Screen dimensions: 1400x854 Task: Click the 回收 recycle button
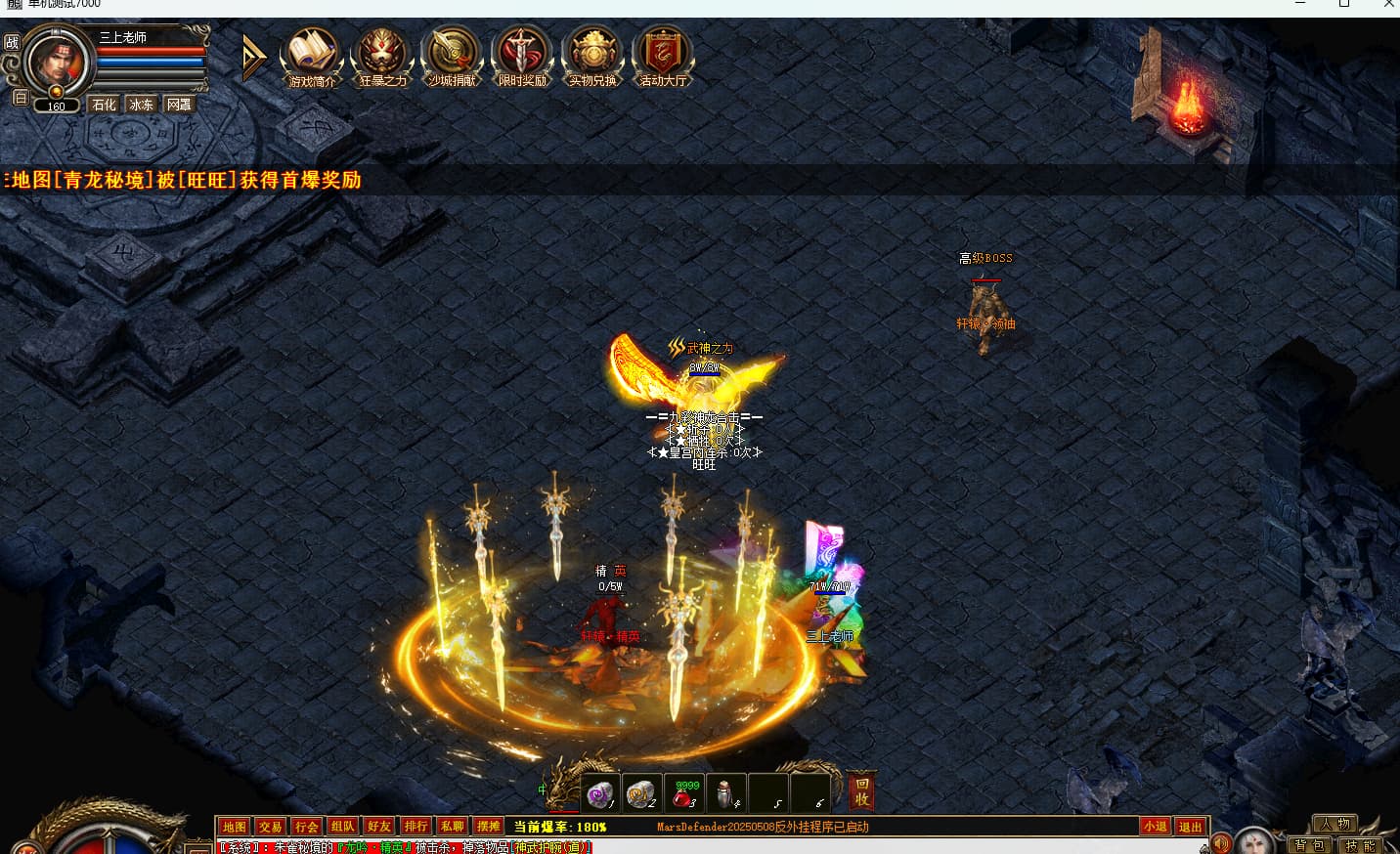pos(861,791)
